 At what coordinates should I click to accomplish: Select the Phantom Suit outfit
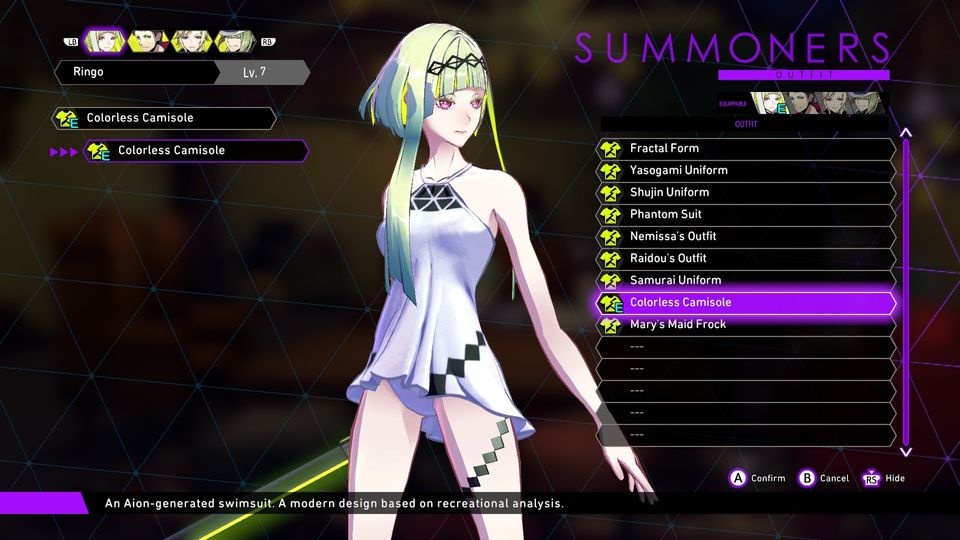tap(746, 214)
